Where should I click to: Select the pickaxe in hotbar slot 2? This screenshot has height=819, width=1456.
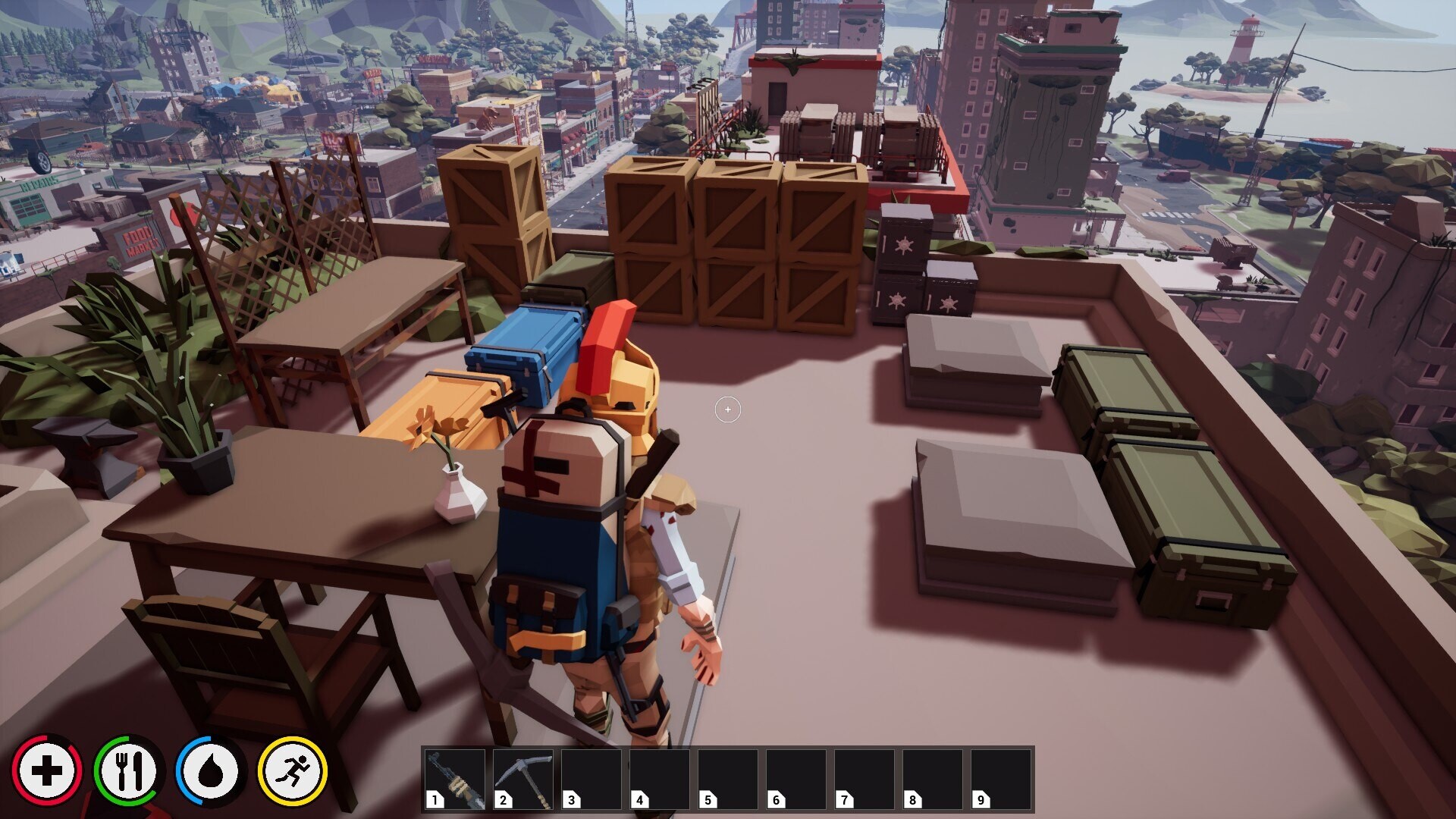(x=523, y=780)
